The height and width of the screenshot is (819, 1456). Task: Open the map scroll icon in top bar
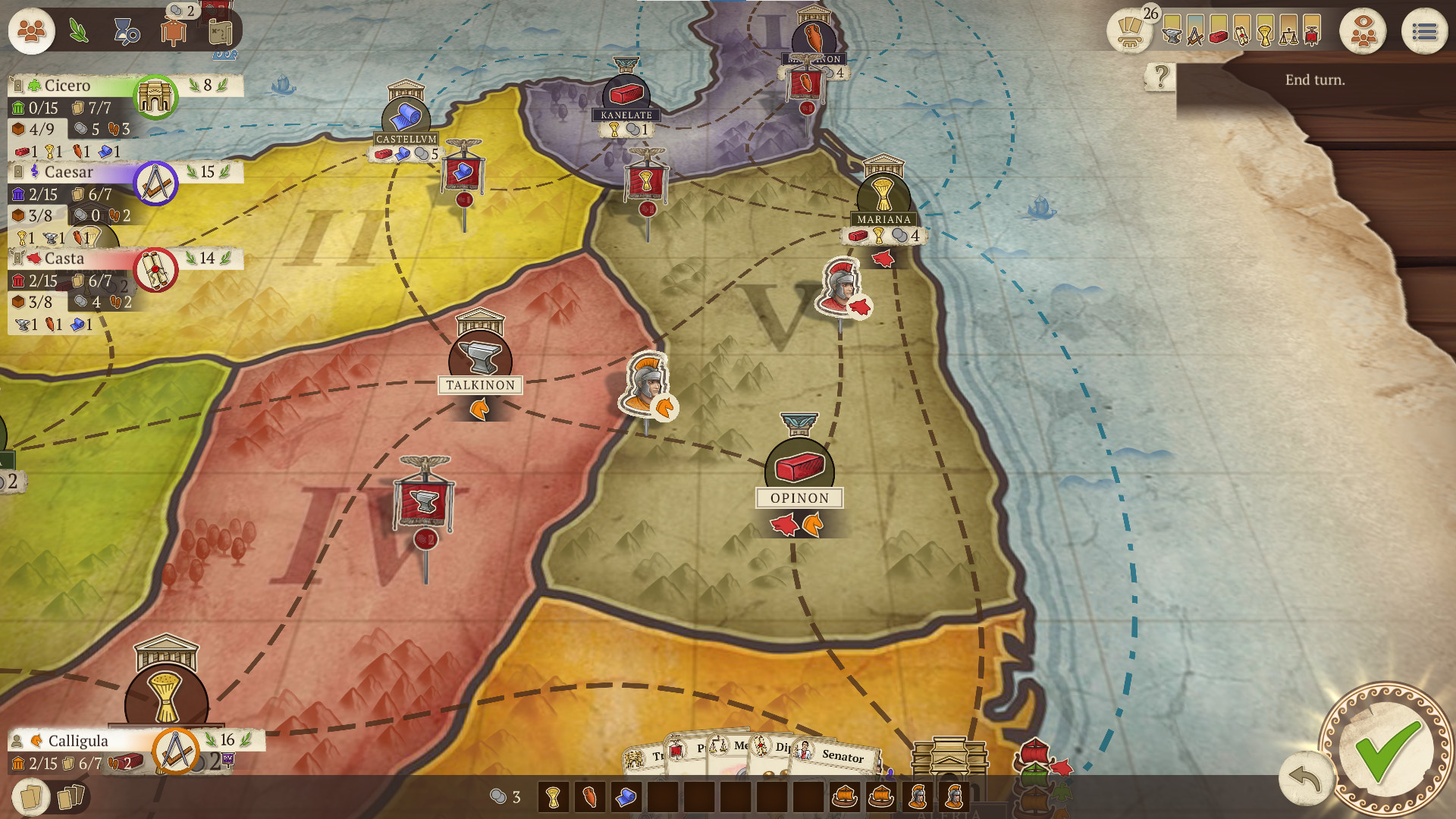pos(221,32)
